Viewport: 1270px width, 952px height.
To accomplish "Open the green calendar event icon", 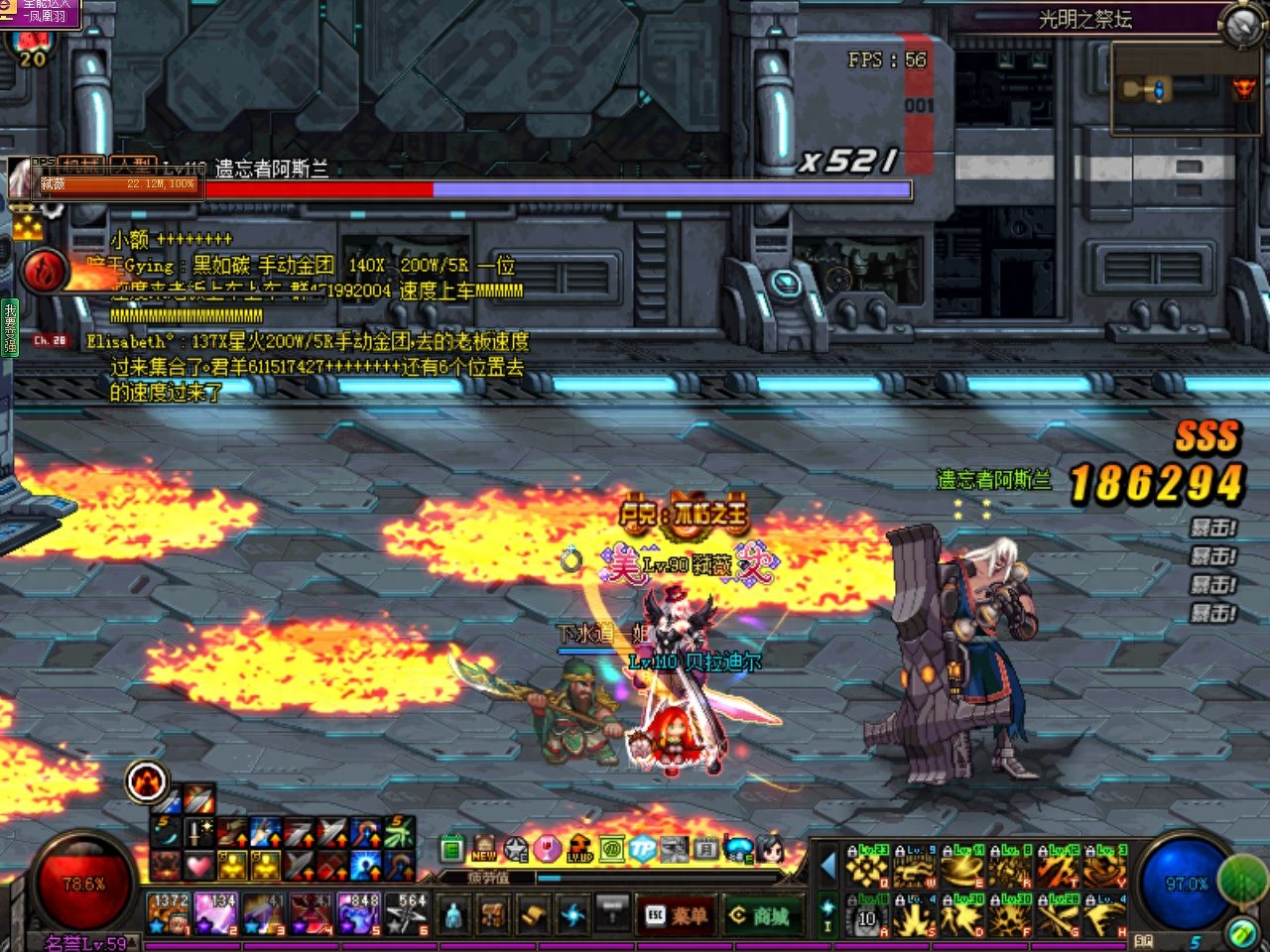I will pyautogui.click(x=452, y=849).
